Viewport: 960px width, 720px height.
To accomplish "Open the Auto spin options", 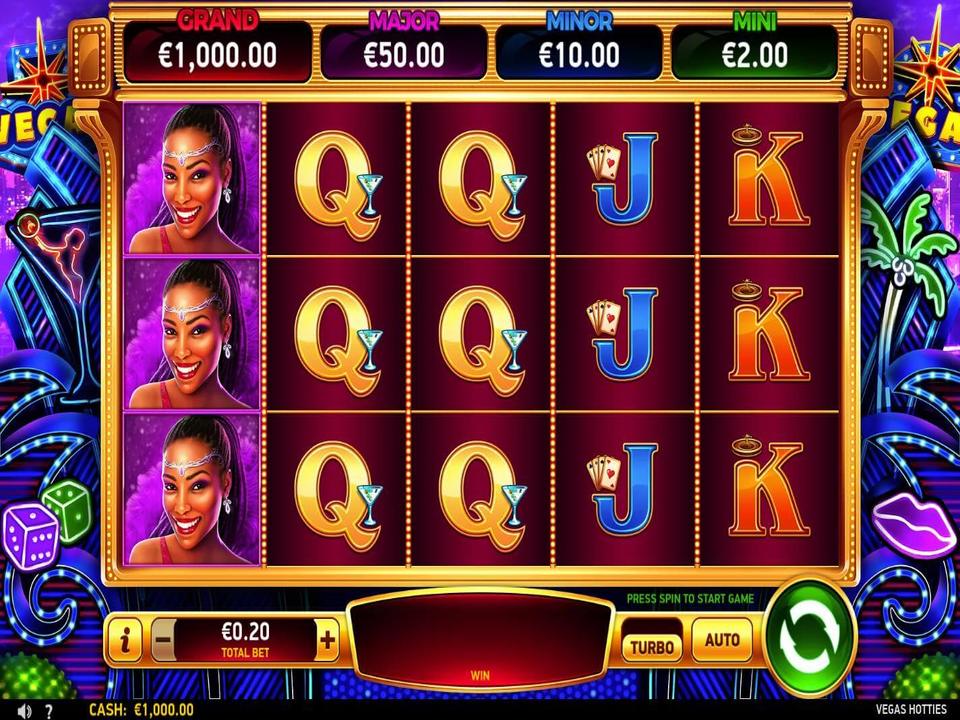I will 722,640.
